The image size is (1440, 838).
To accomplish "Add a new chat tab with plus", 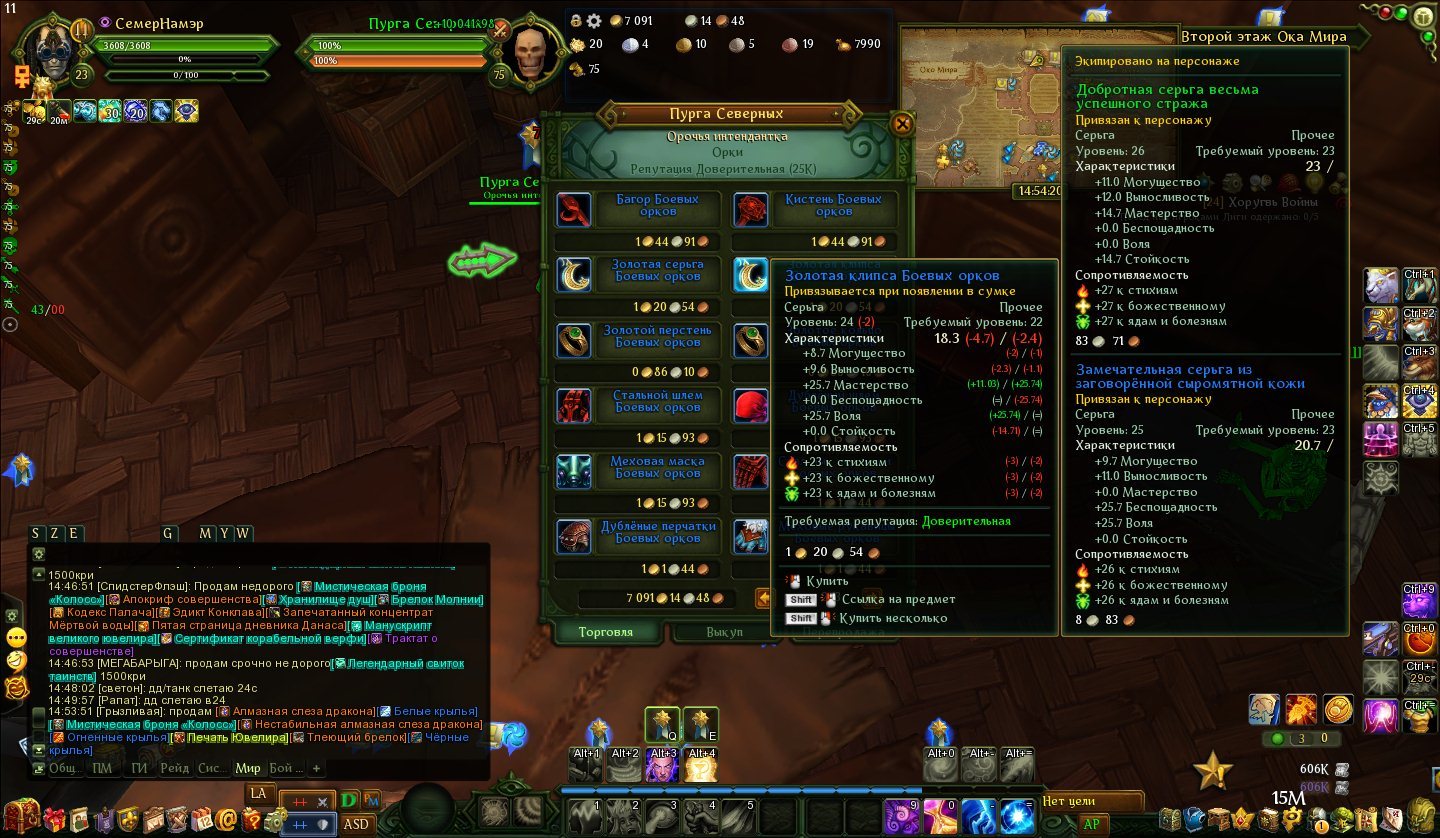I will (316, 768).
